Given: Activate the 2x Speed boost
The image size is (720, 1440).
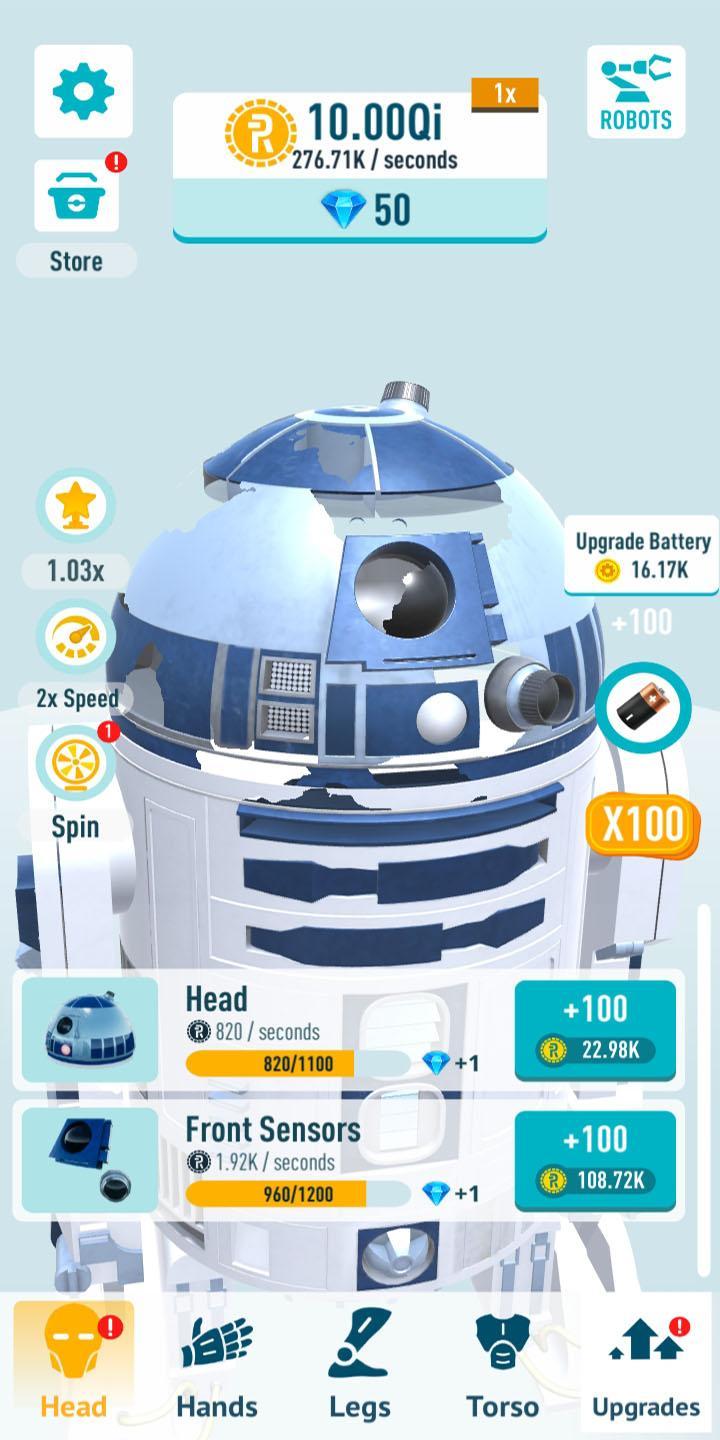Looking at the screenshot, I should coord(76,638).
